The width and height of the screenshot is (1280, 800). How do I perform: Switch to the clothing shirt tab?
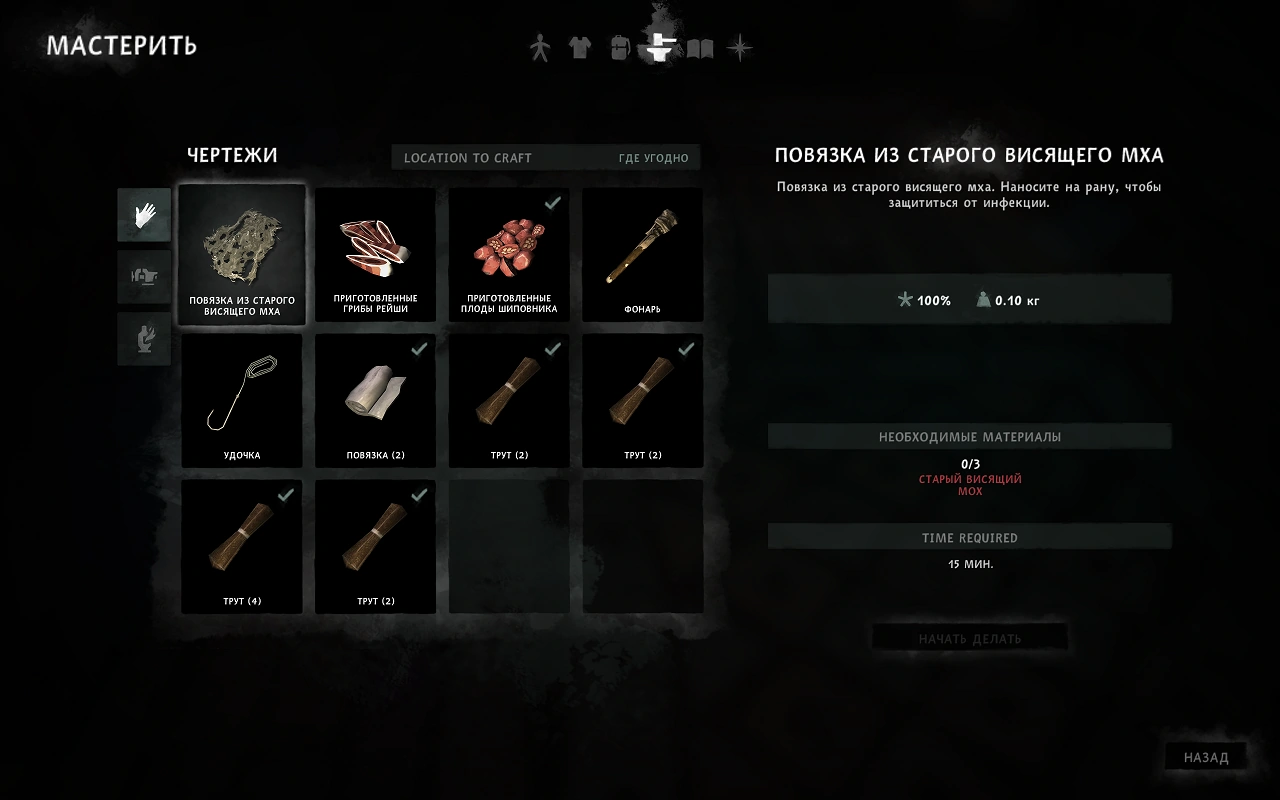pyautogui.click(x=580, y=48)
